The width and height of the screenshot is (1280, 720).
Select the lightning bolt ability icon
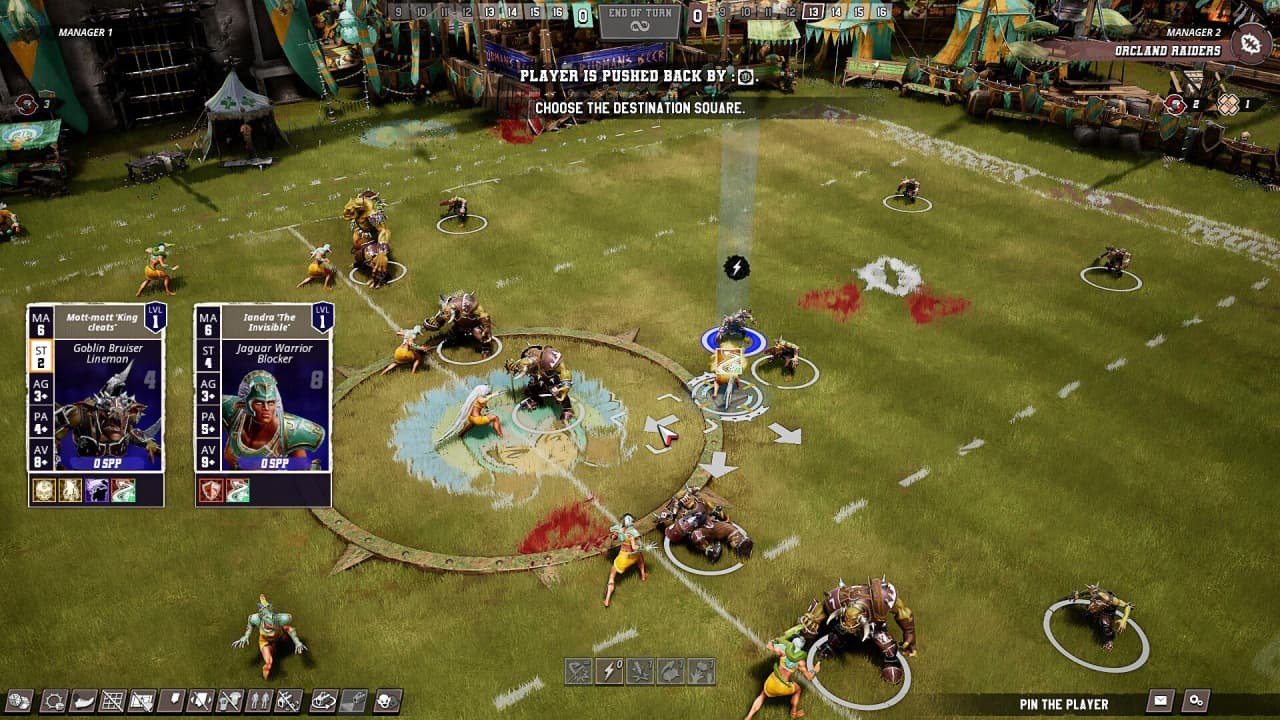pos(607,669)
